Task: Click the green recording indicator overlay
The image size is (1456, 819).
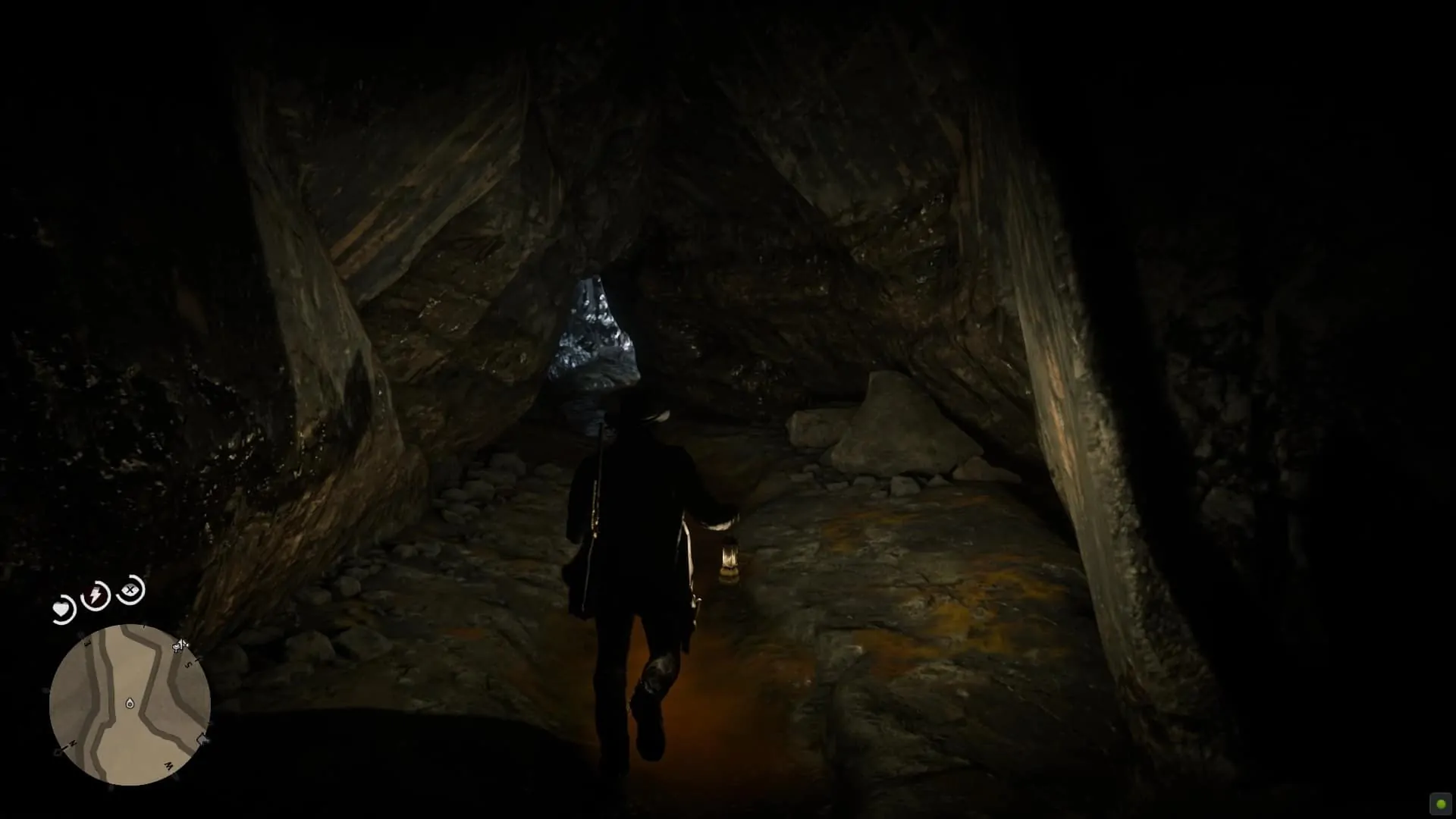Action: (x=1441, y=805)
